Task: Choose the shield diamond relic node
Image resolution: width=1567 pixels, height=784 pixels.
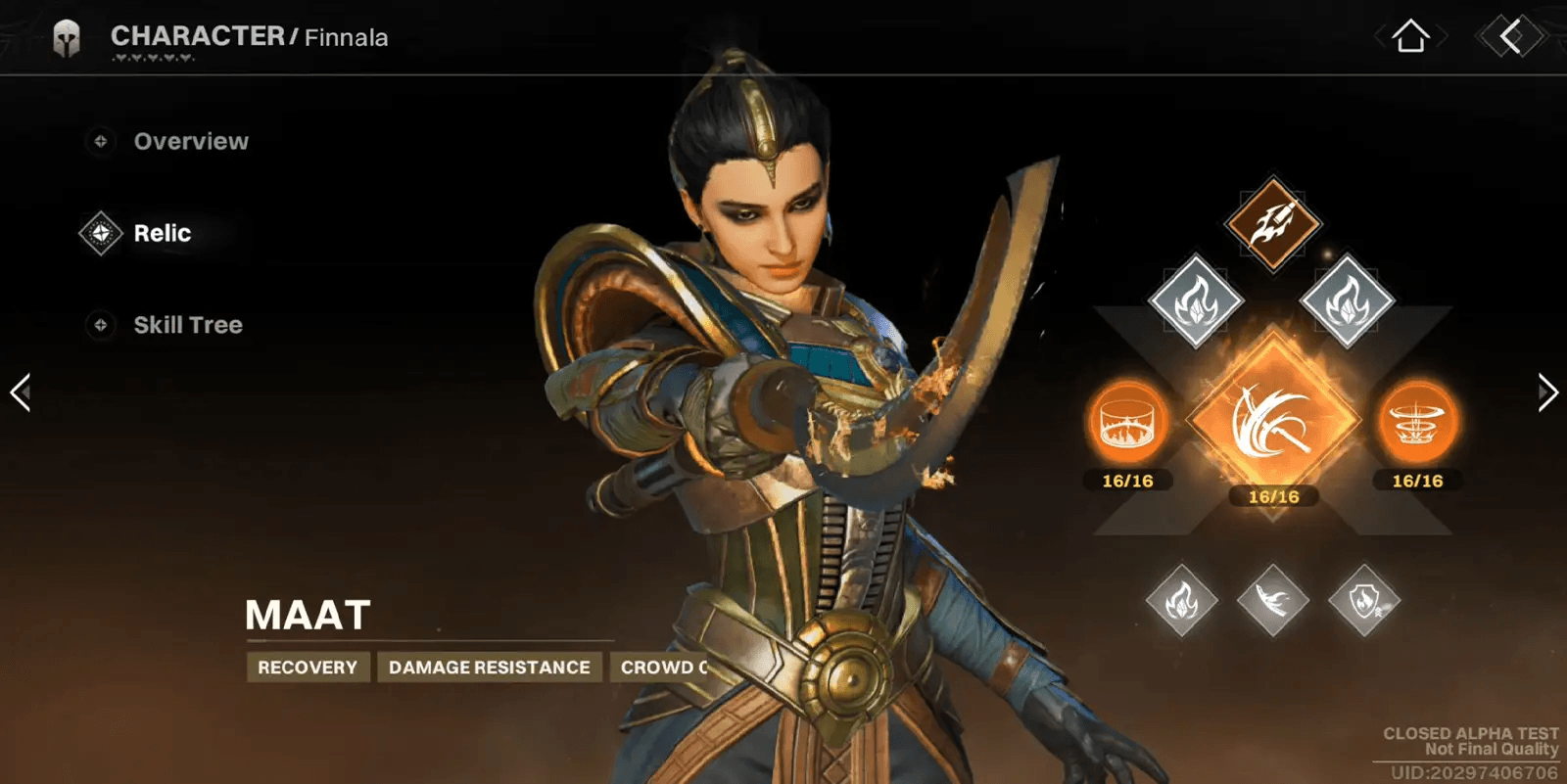Action: [1364, 600]
